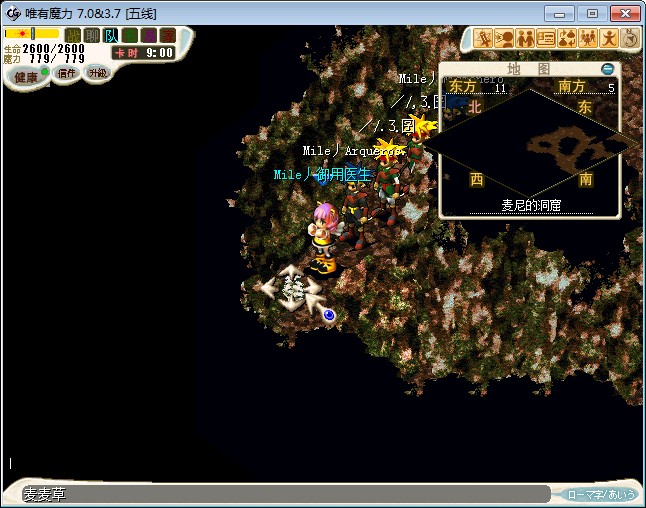
Task: Click the duel swords action icon
Action: point(484,38)
